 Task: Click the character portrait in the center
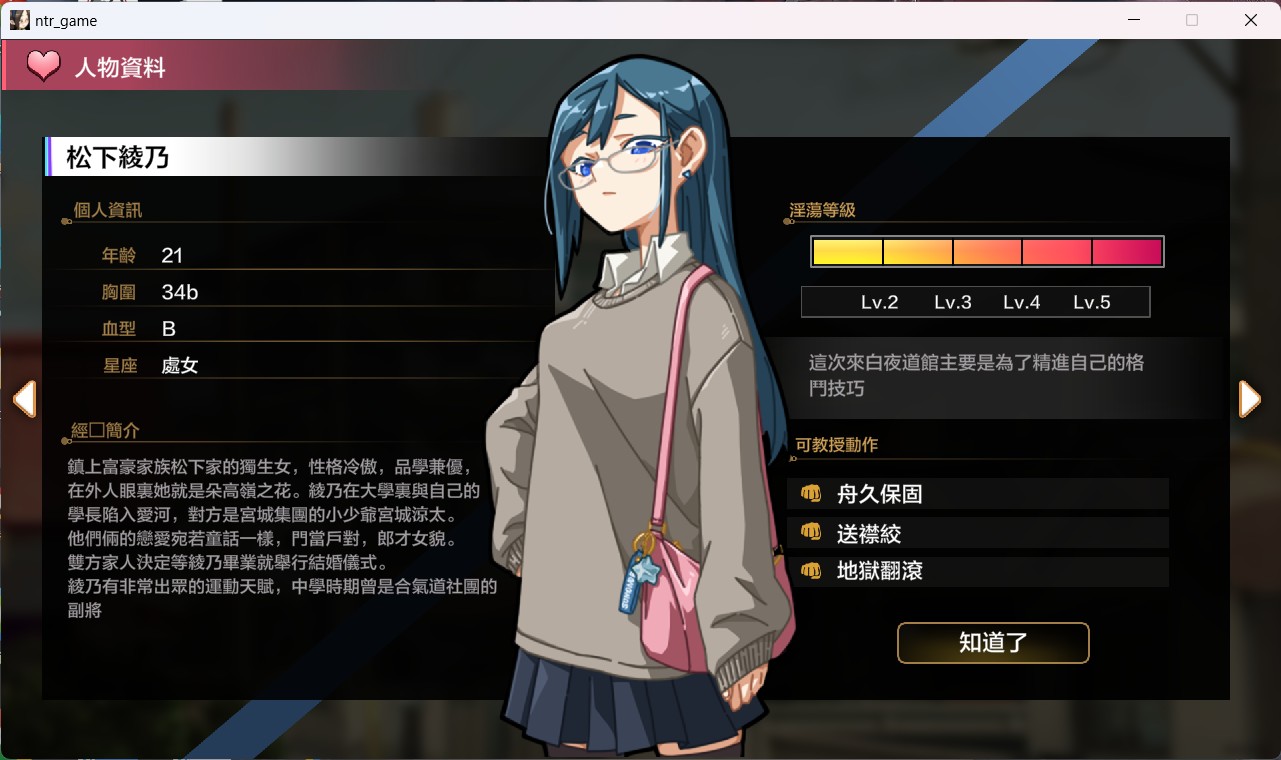click(x=640, y=400)
